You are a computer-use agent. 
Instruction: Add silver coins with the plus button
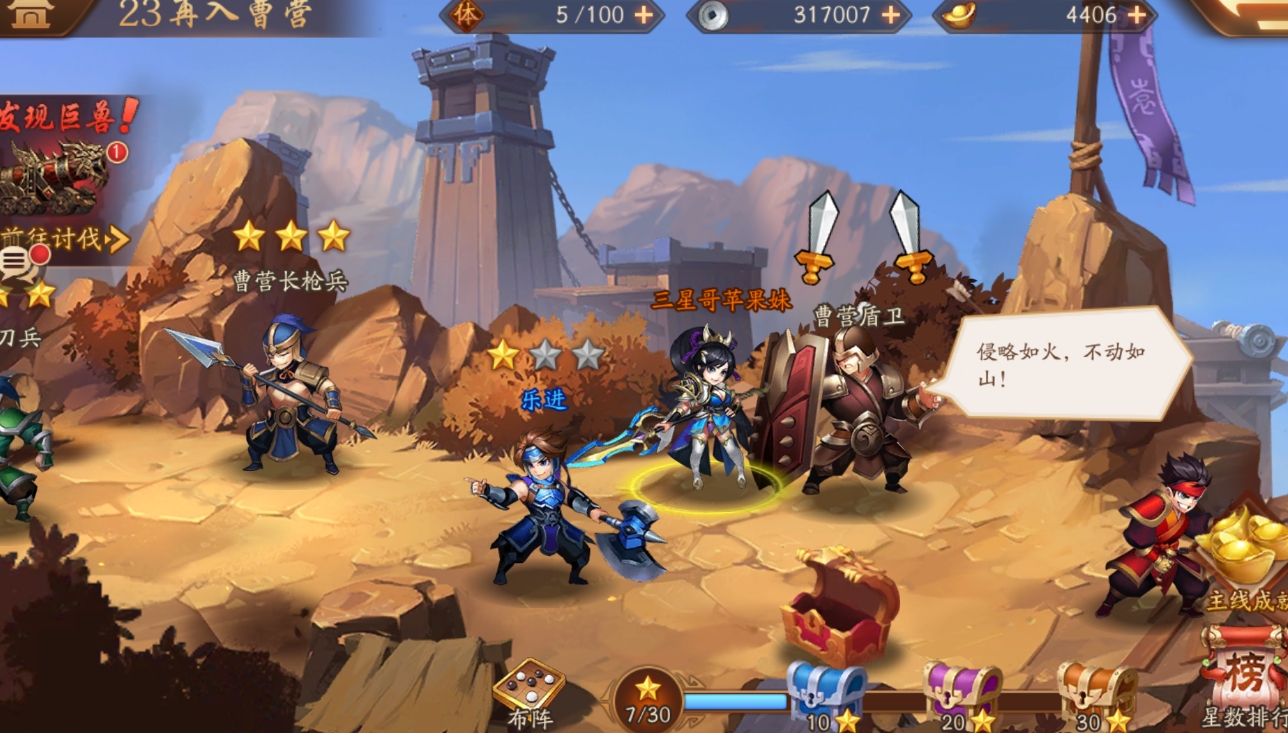pyautogui.click(x=889, y=15)
